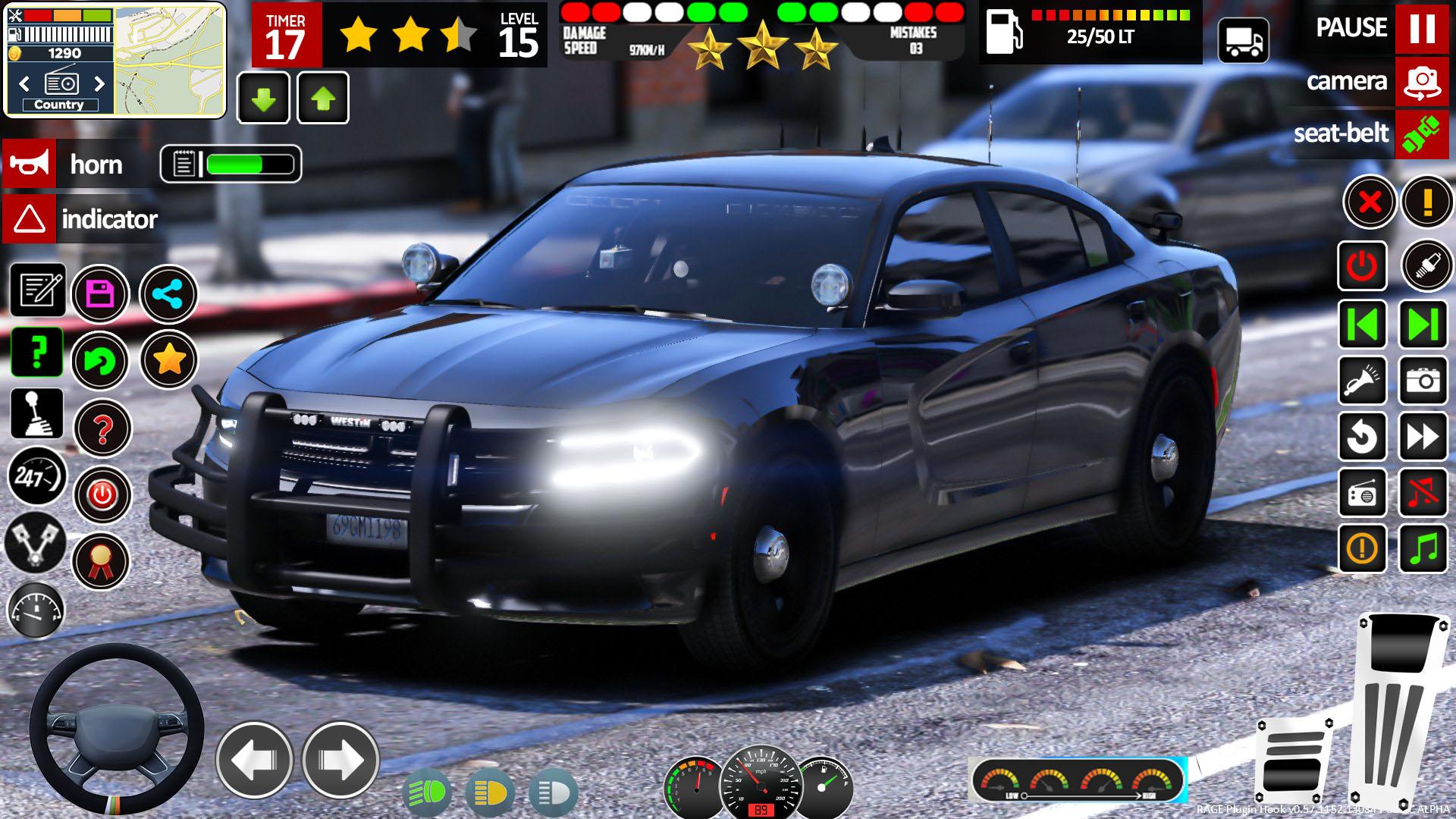Click the green up arrow button
1456x819 pixels.
323,98
